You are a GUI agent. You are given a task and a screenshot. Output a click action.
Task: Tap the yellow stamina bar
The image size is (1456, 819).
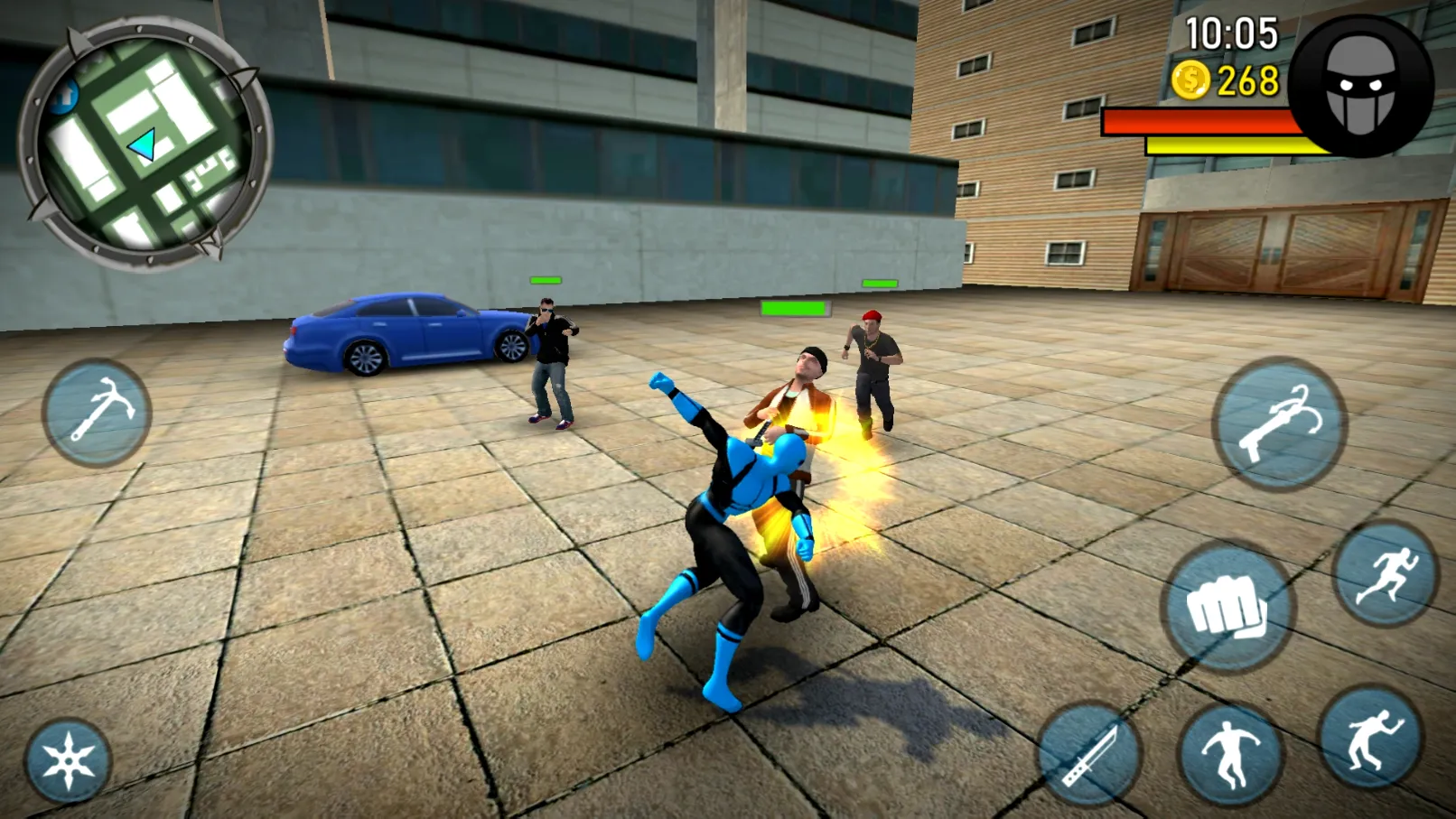click(1227, 144)
